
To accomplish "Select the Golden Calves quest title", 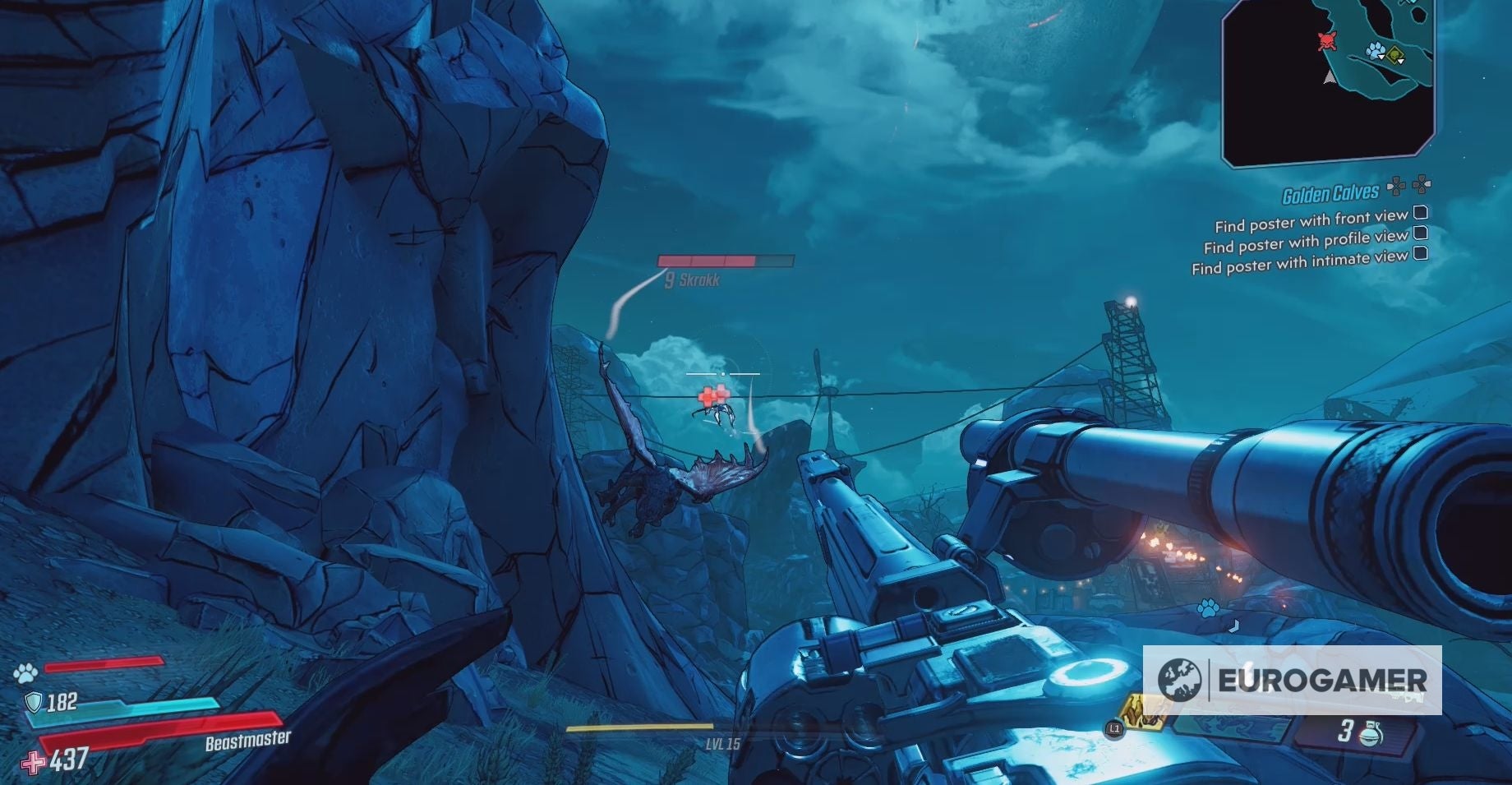I will [x=1331, y=191].
